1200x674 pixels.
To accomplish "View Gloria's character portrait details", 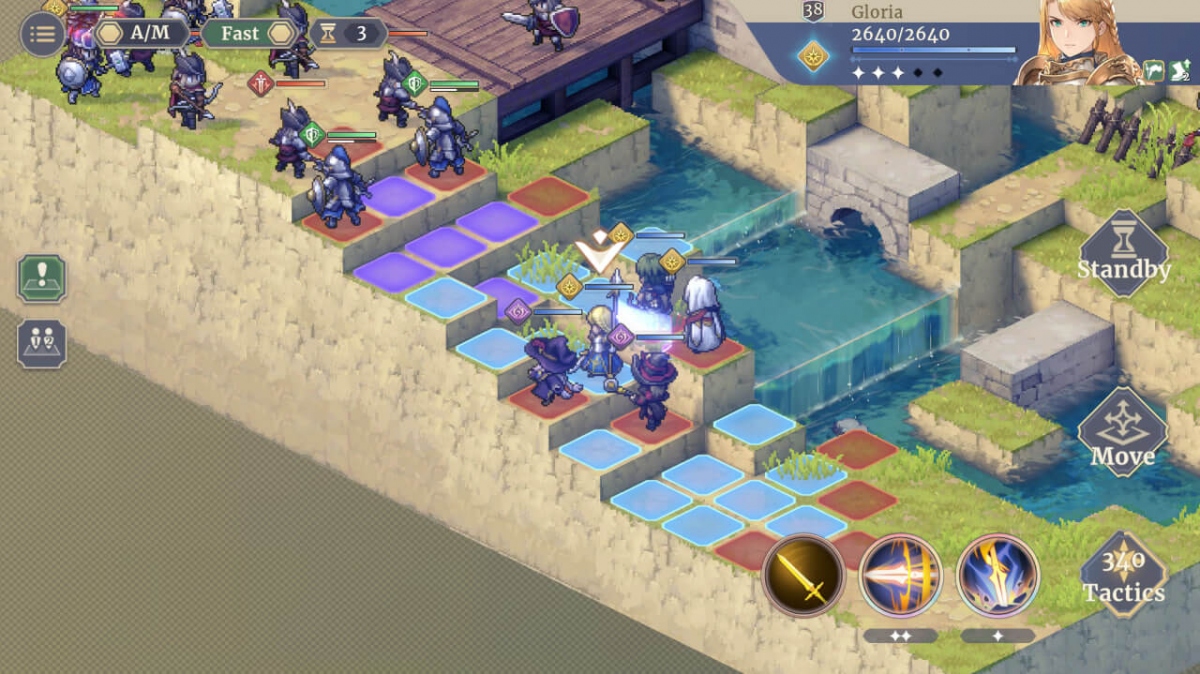I will (1077, 42).
